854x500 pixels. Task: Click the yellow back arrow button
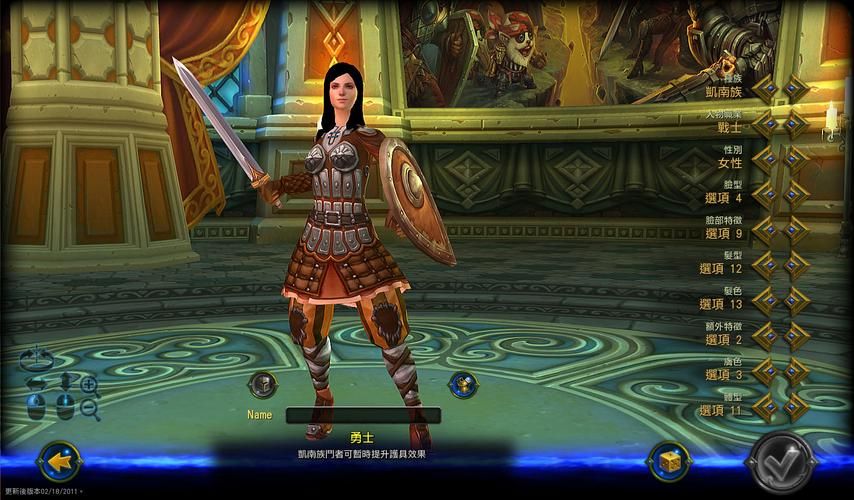coord(59,461)
